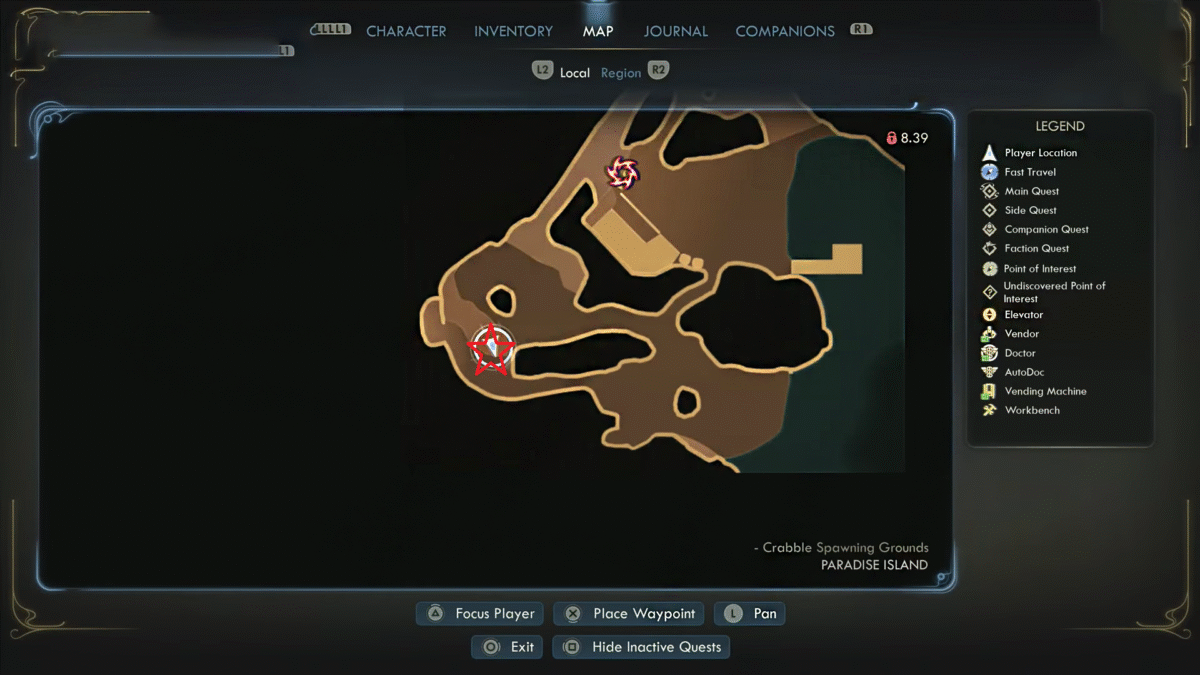Image resolution: width=1200 pixels, height=675 pixels.
Task: Show the Region map view
Action: (x=621, y=73)
